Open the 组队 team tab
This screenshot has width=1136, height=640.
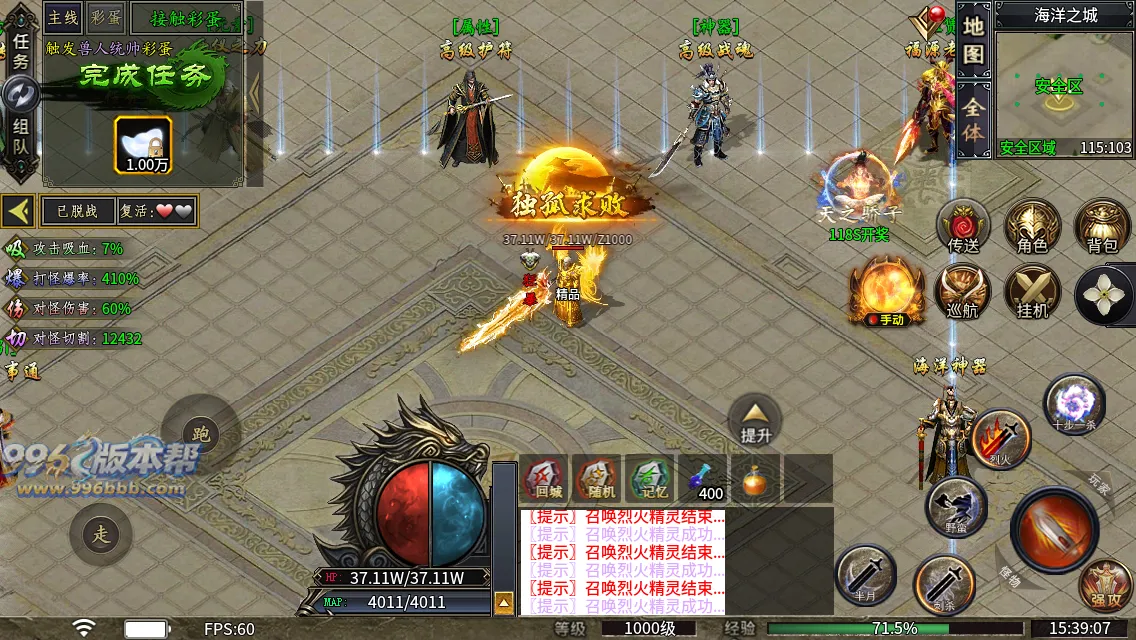(20, 137)
